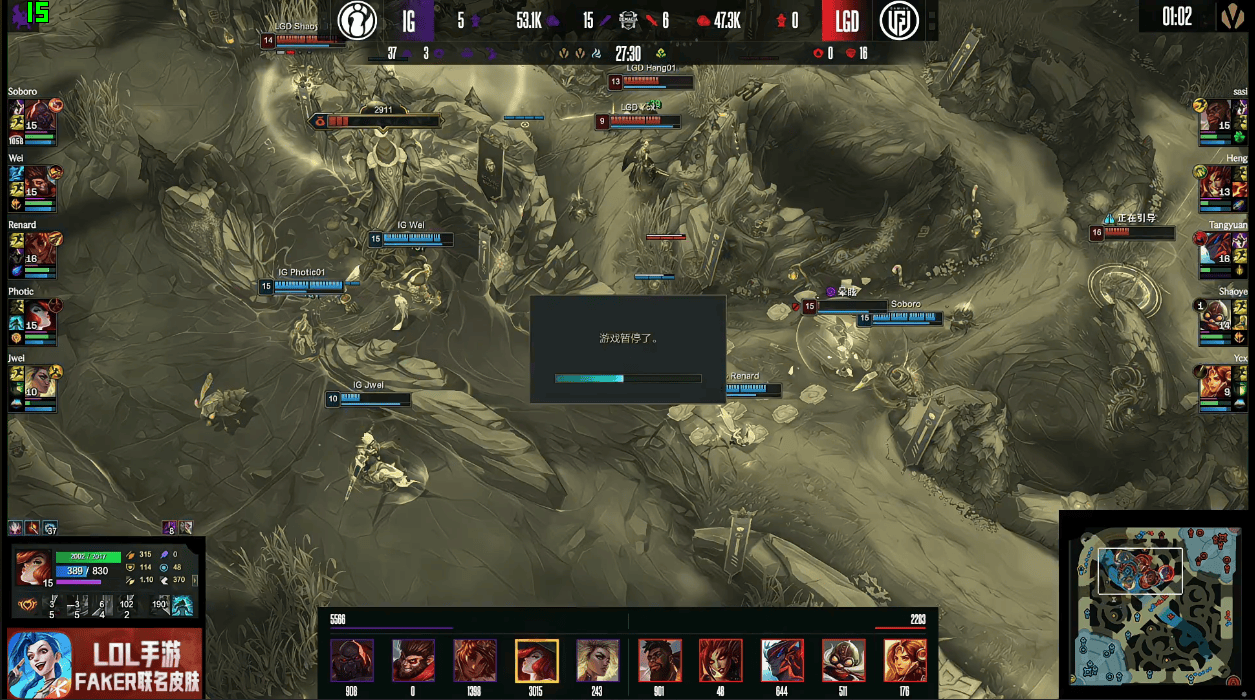The height and width of the screenshot is (700, 1255).
Task: Select Shaoye's champion portrait
Action: pyautogui.click(x=1217, y=313)
